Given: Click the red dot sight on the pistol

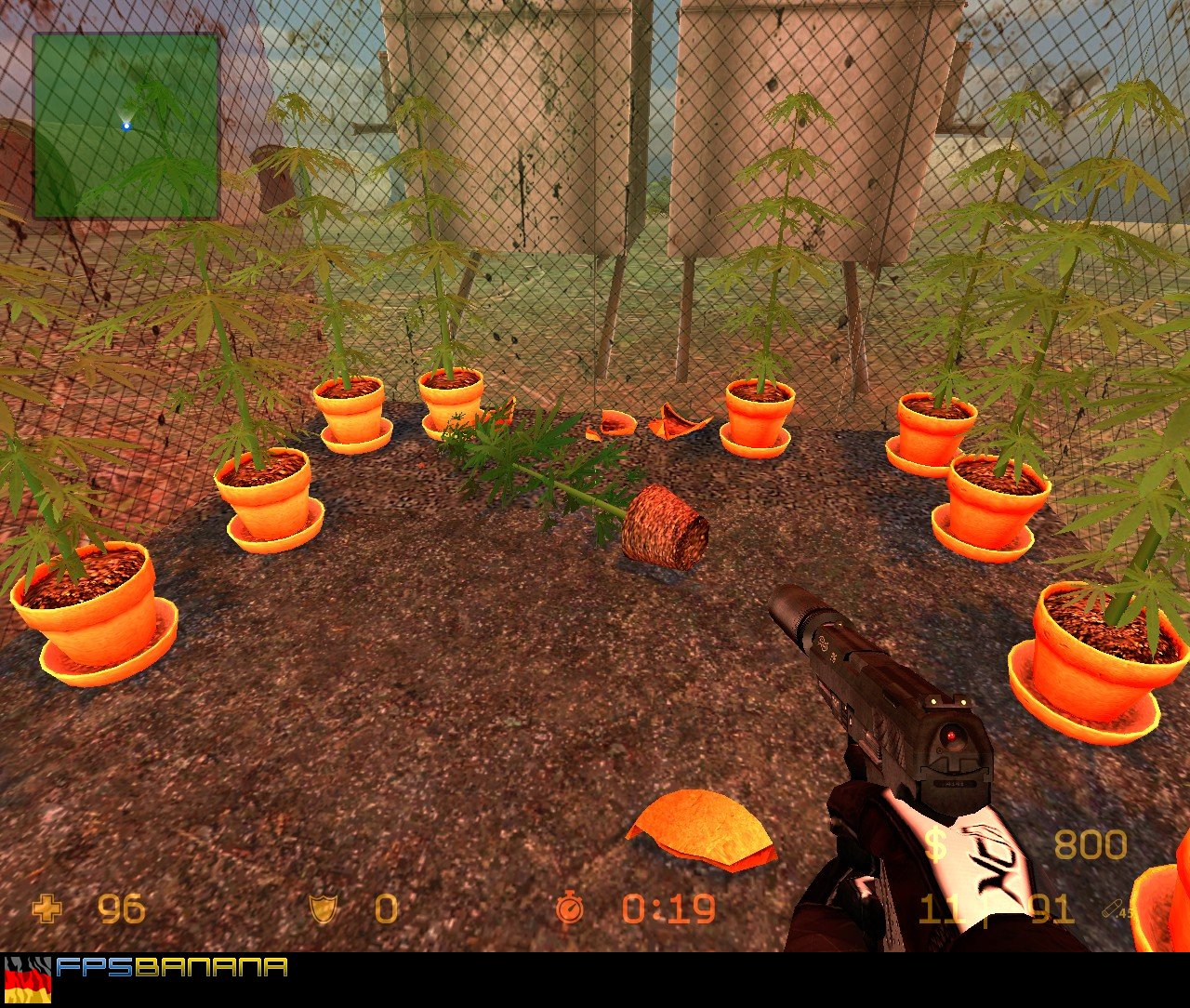Looking at the screenshot, I should click(x=952, y=734).
